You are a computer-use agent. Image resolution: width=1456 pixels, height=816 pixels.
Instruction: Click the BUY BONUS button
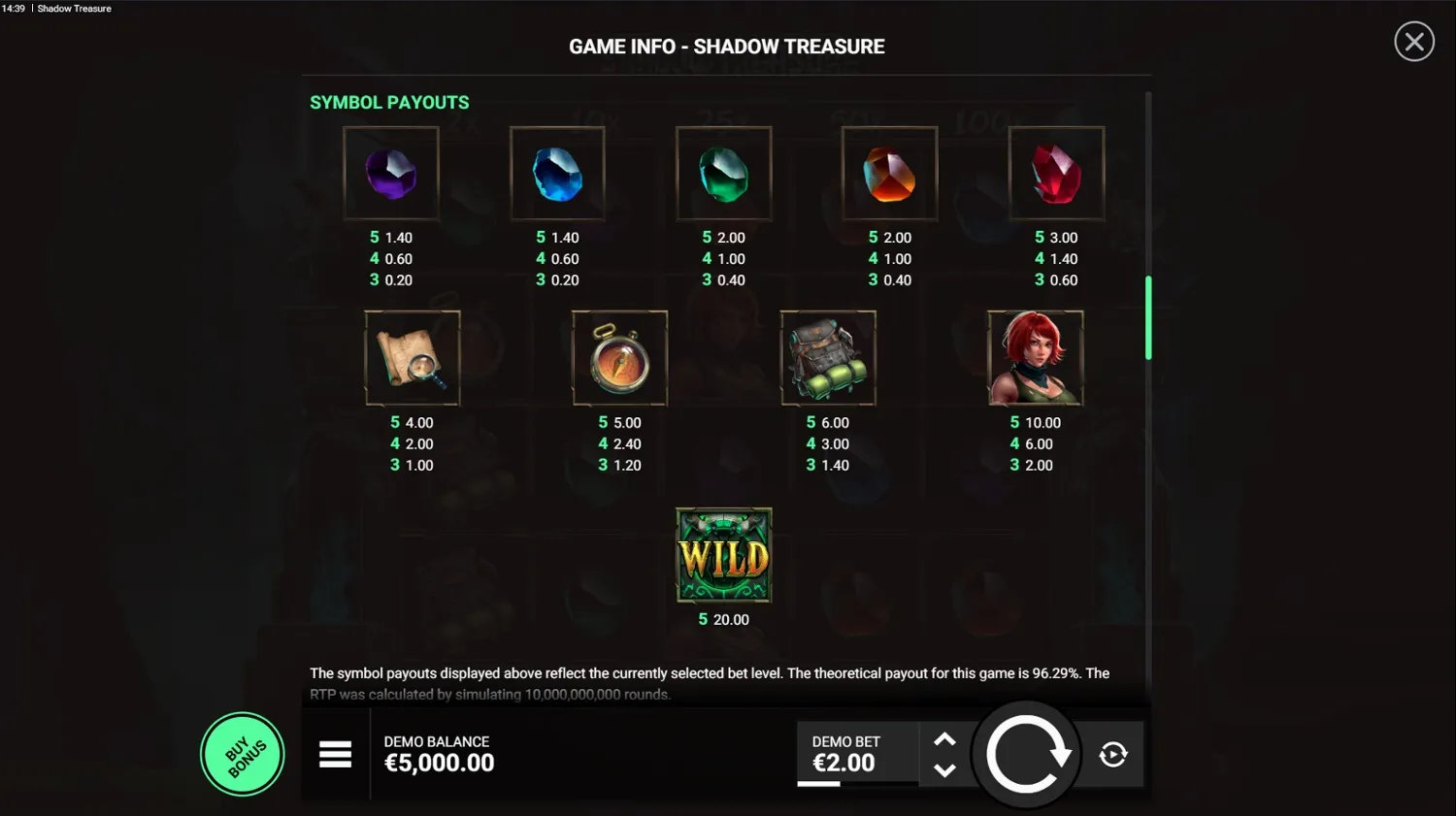coord(242,754)
